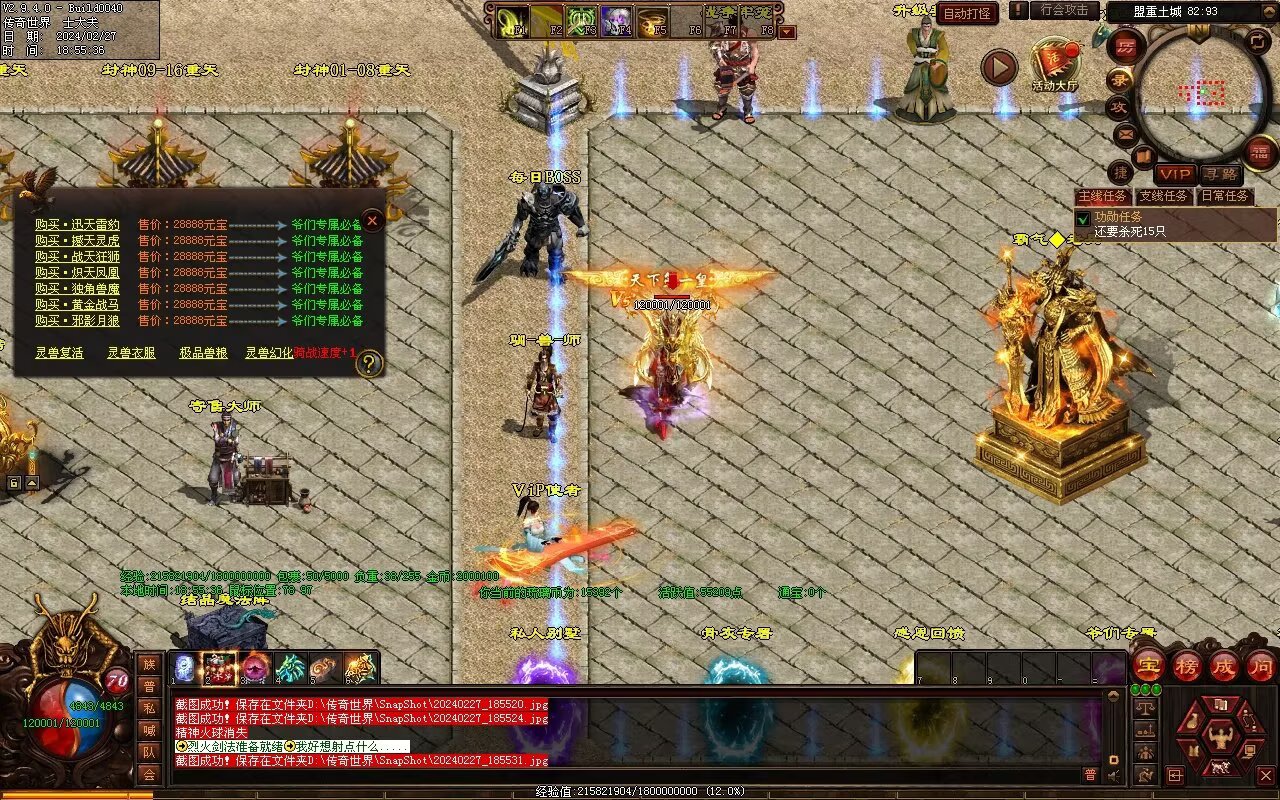Open the VIP button below the minimap
The height and width of the screenshot is (800, 1280).
1175,174
